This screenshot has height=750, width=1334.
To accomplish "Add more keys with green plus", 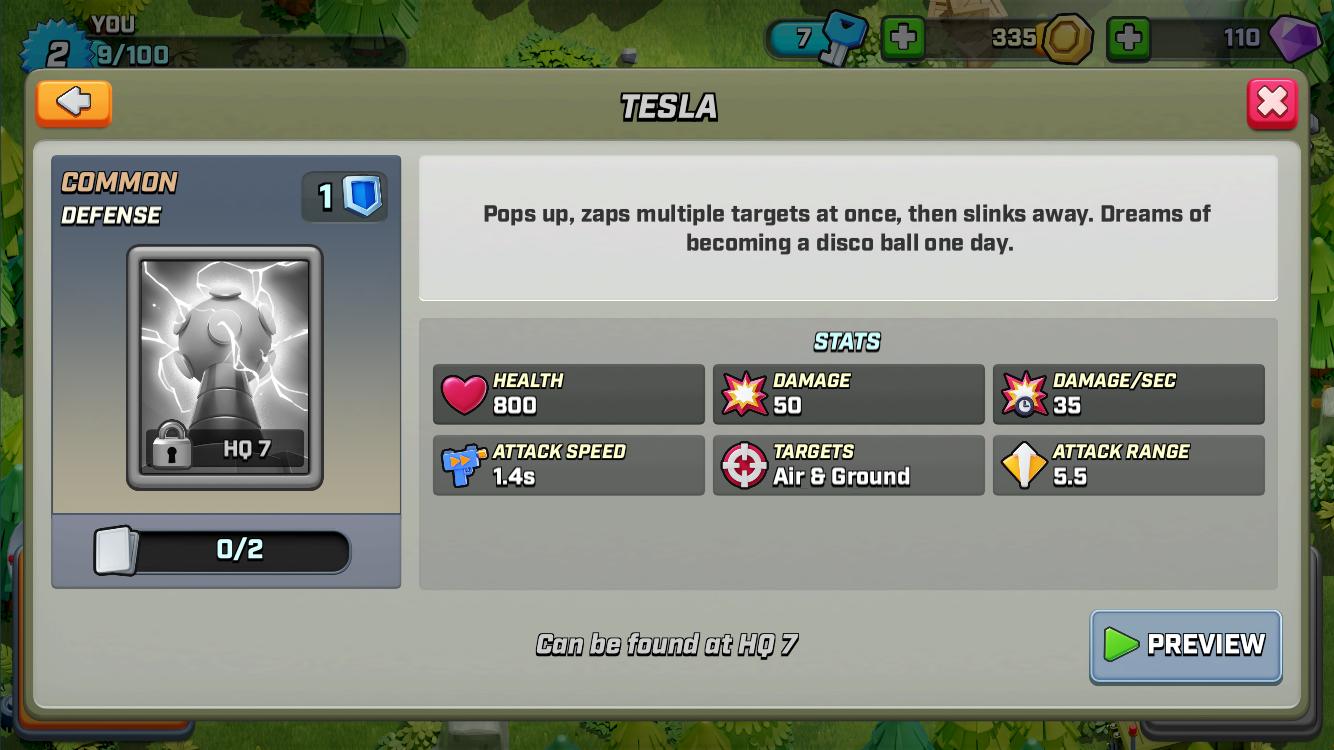I will click(x=902, y=39).
